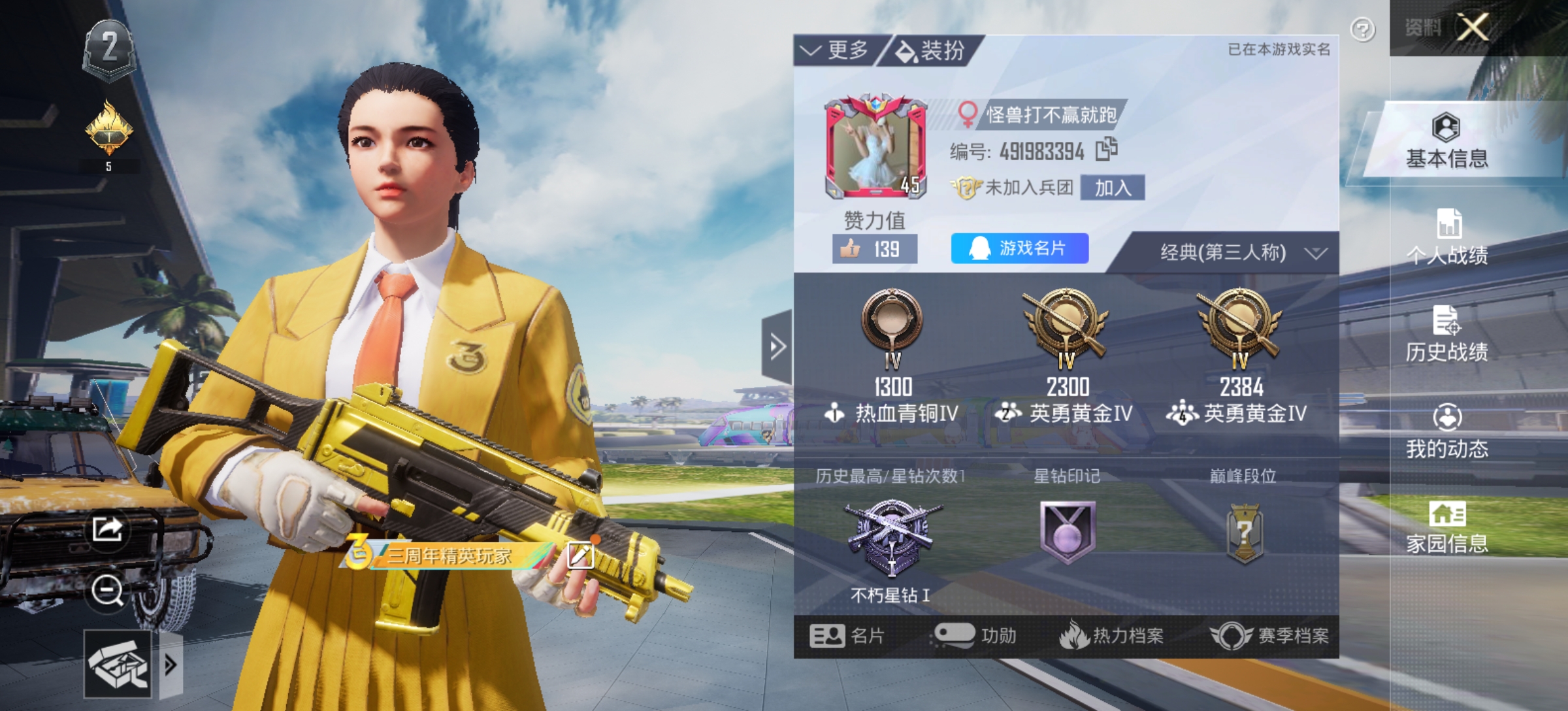
Task: Click the share arrow icon
Action: point(108,529)
